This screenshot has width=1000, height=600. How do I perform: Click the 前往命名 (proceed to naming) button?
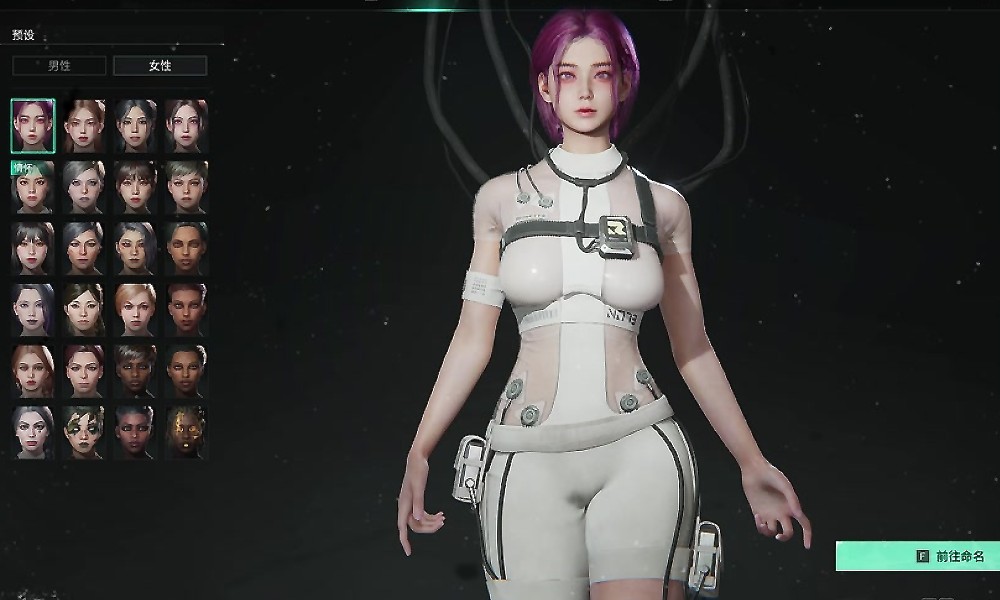point(917,556)
